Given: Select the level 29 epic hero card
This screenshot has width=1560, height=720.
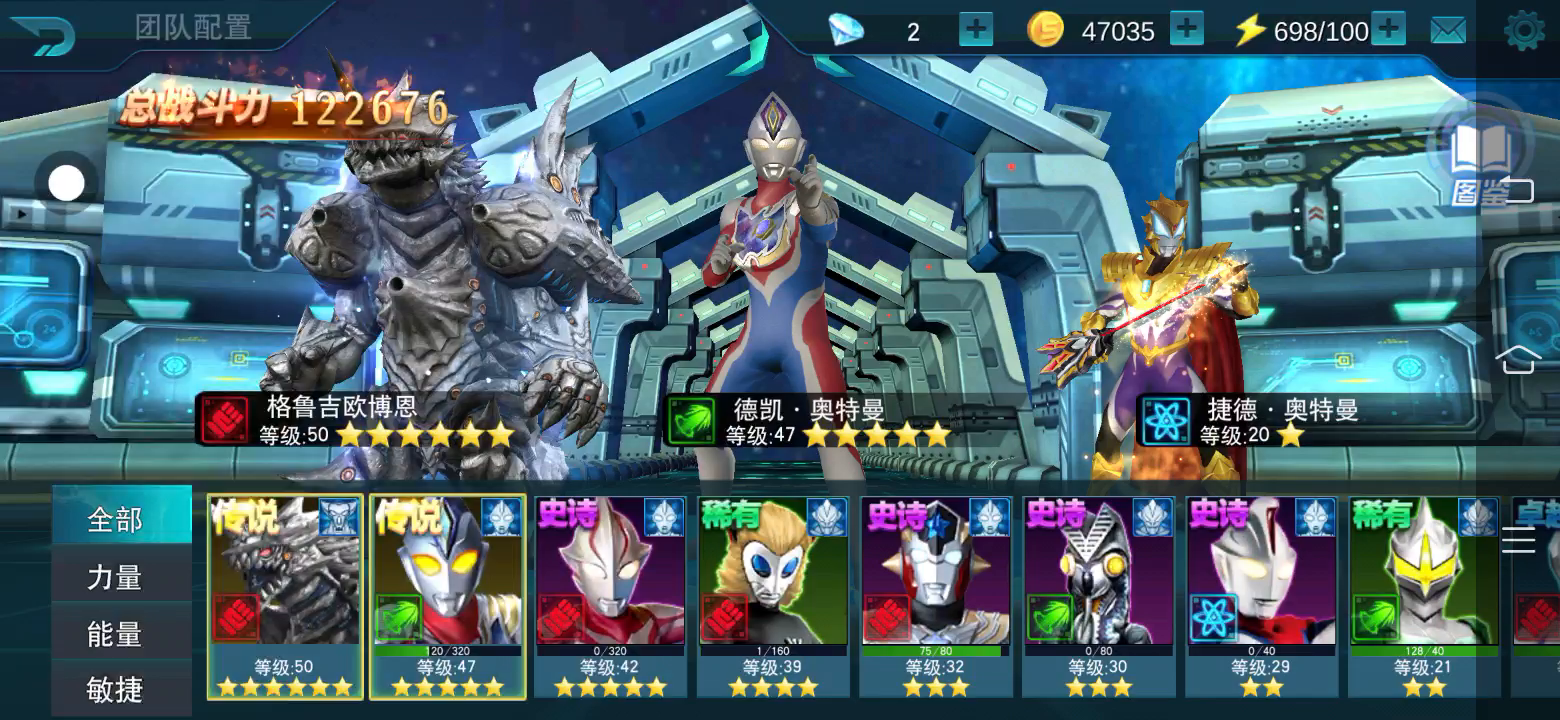Looking at the screenshot, I should (1261, 596).
